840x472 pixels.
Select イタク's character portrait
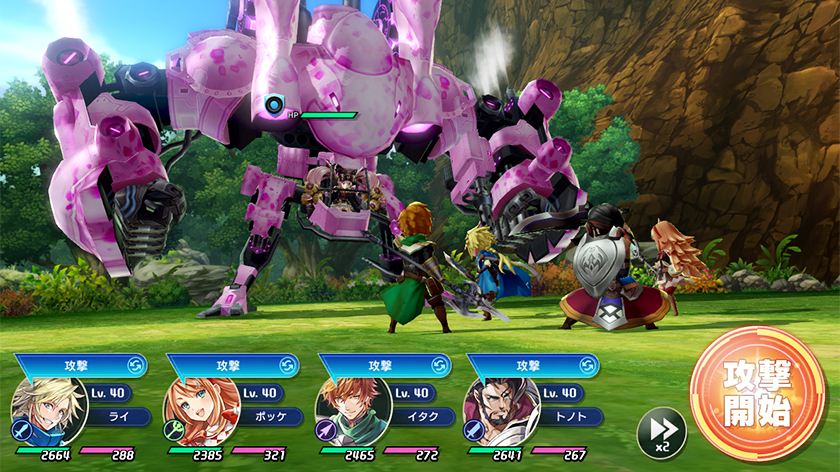click(353, 412)
